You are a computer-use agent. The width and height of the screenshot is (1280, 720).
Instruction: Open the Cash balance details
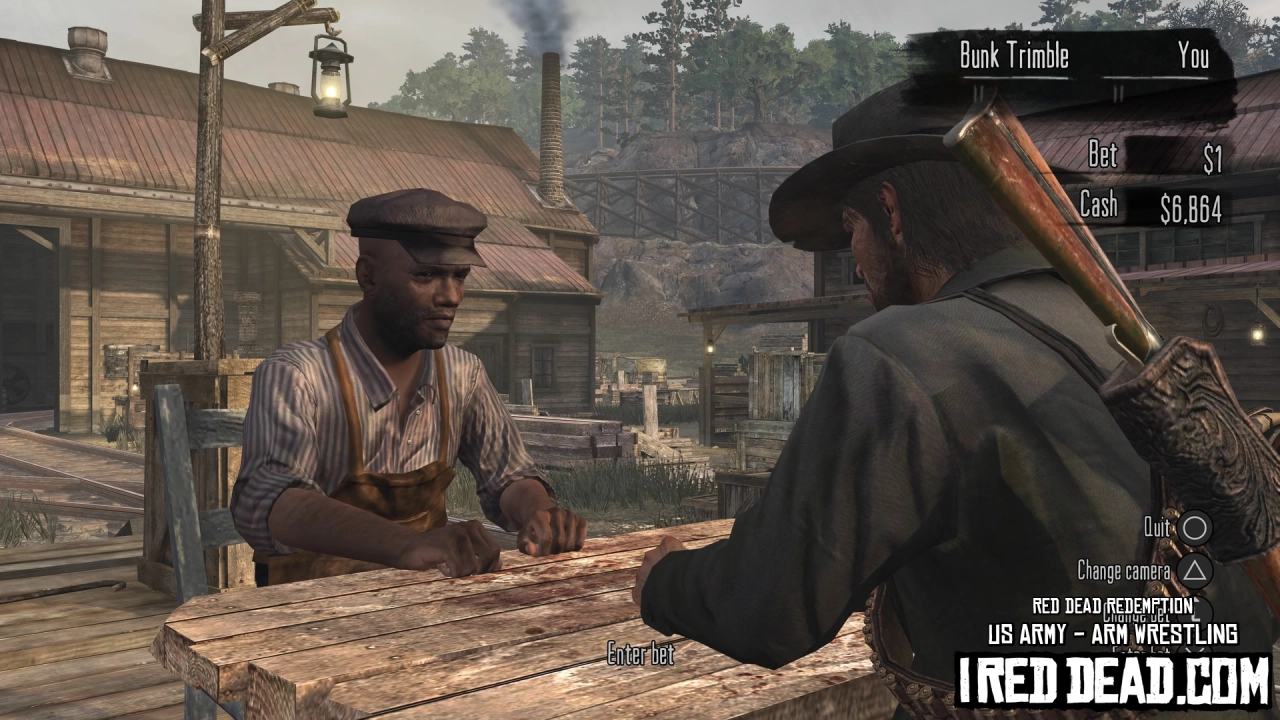[1098, 206]
